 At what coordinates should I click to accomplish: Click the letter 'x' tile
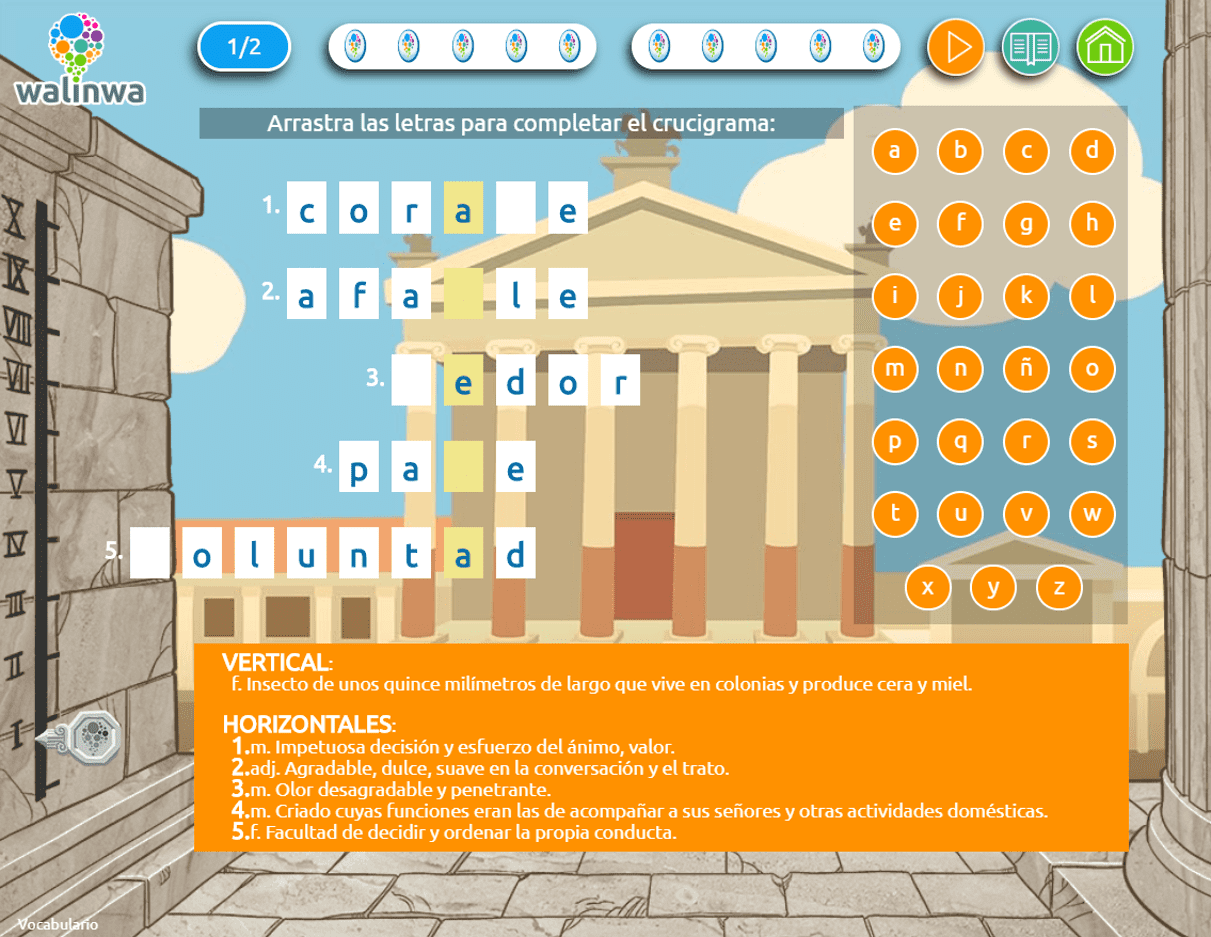pyautogui.click(x=928, y=587)
